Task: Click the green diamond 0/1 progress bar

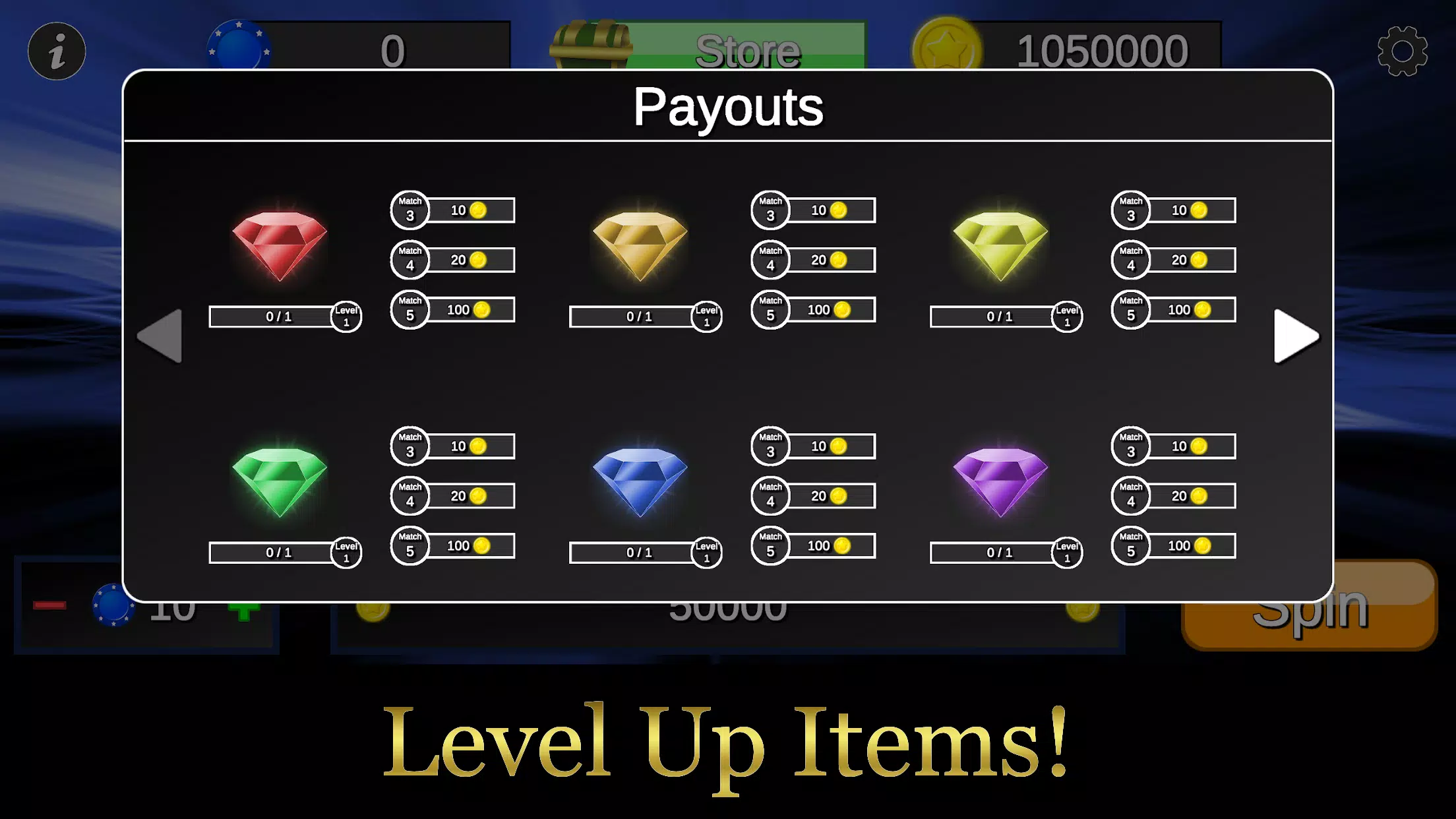Action: pos(270,553)
